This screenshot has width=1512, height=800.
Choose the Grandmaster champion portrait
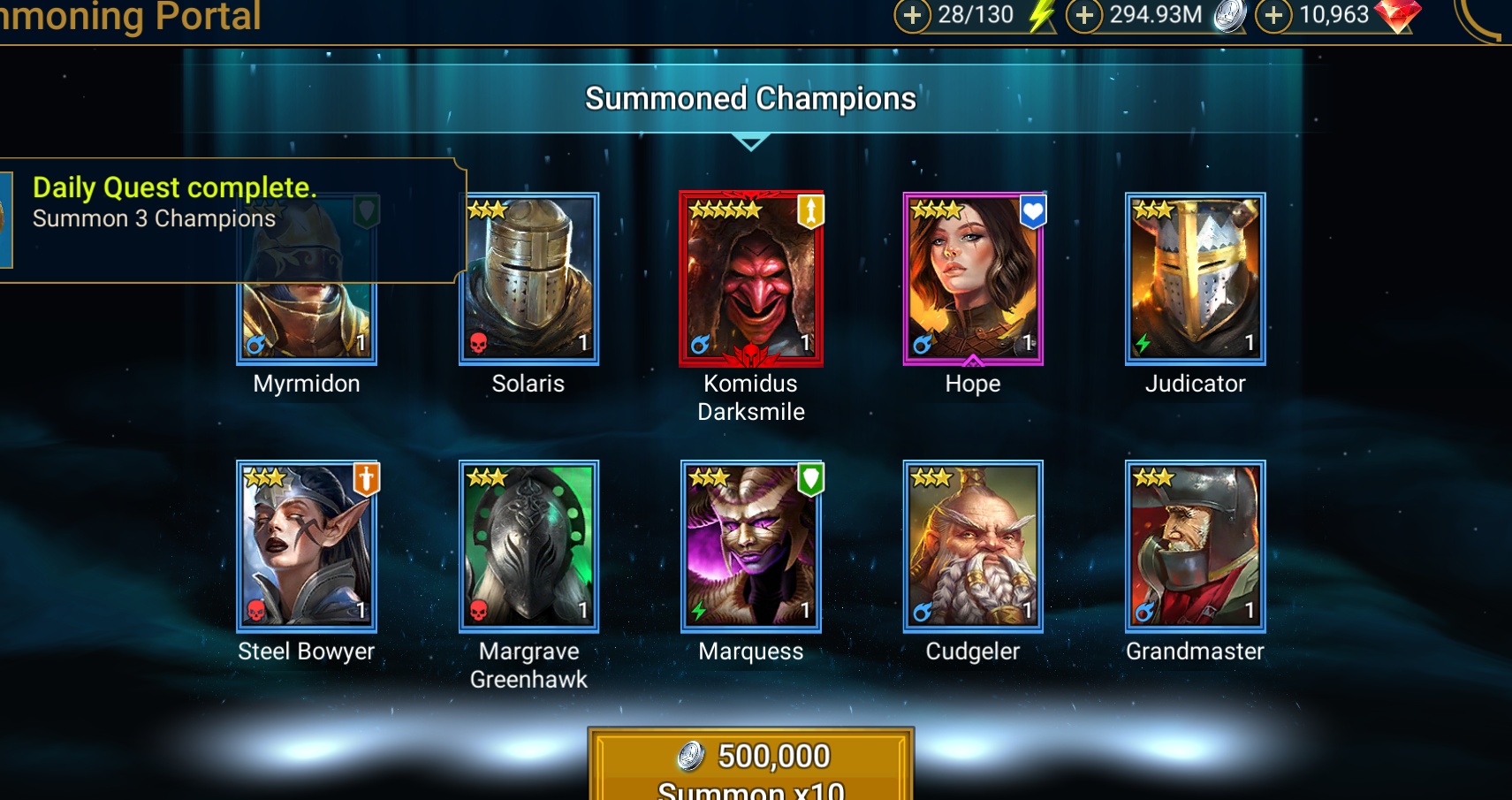click(x=1195, y=546)
